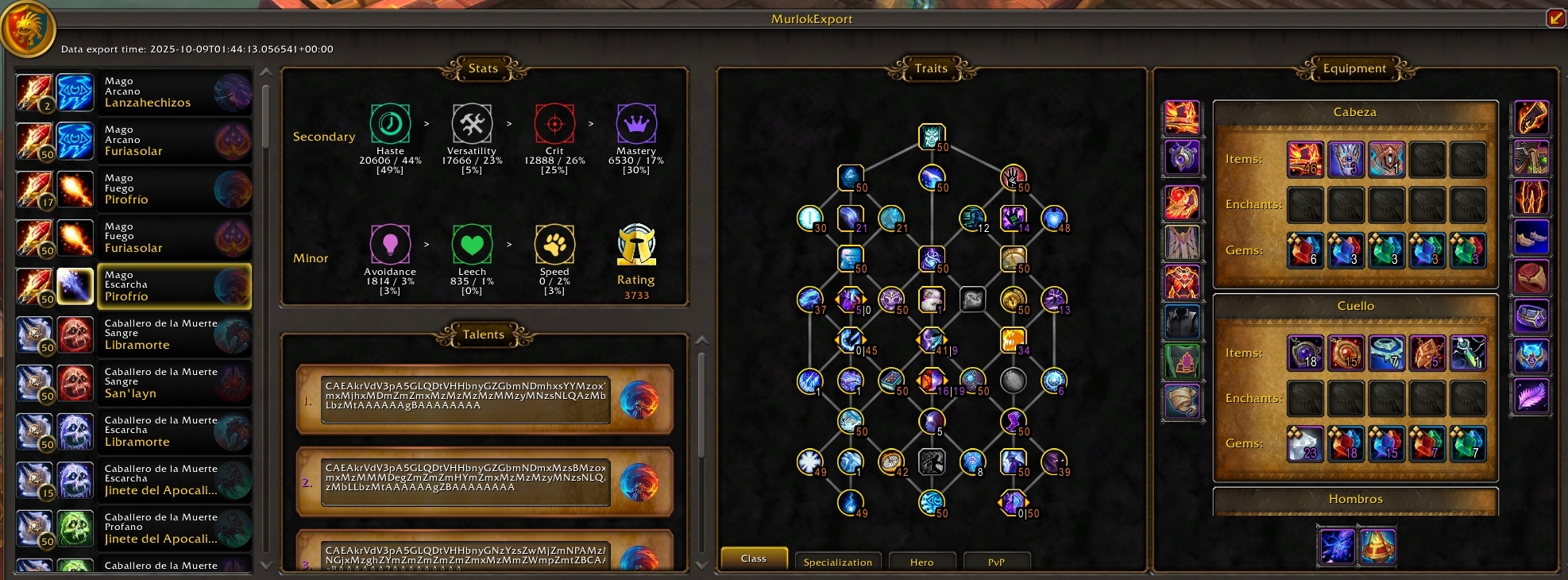Click the Haste stat icon
This screenshot has height=580, width=1568.
coord(390,124)
